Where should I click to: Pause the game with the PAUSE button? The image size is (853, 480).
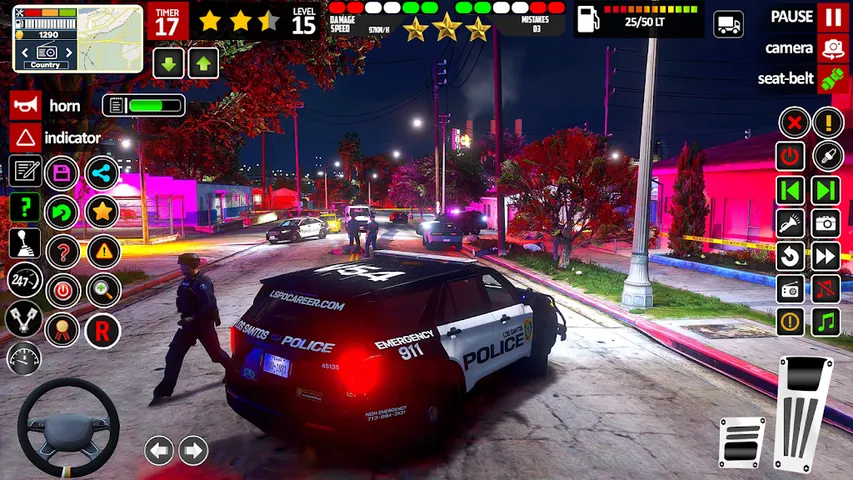[831, 16]
